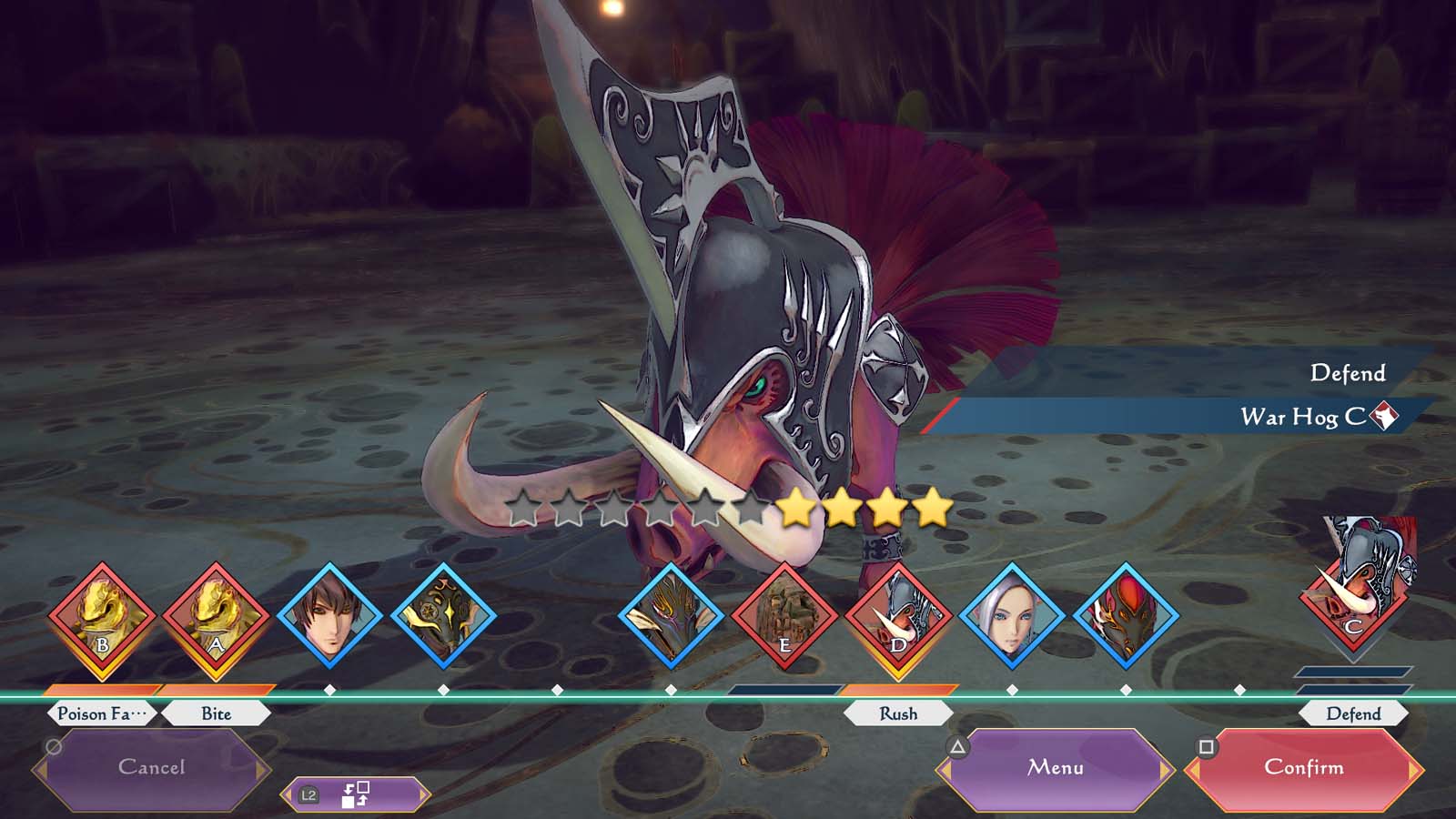Open the purple Menu button

pos(1055,768)
